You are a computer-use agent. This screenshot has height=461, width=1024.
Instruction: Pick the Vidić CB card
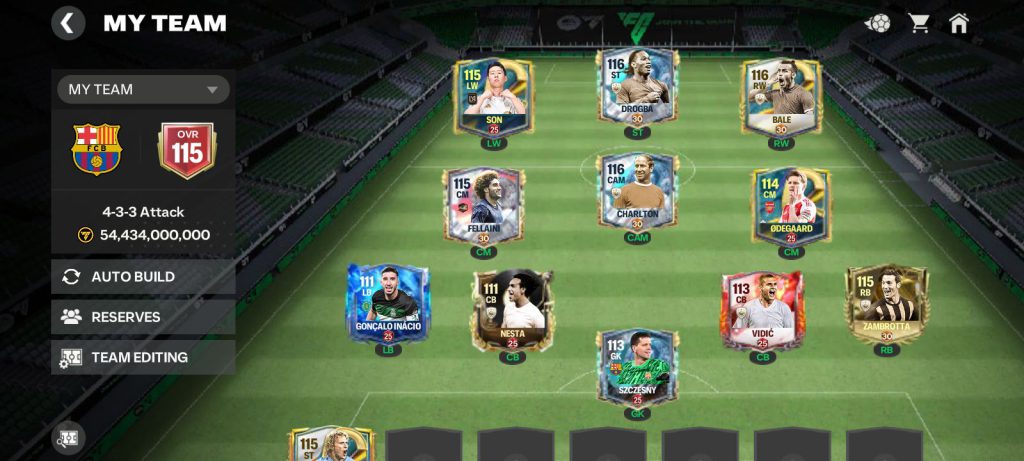(x=762, y=308)
